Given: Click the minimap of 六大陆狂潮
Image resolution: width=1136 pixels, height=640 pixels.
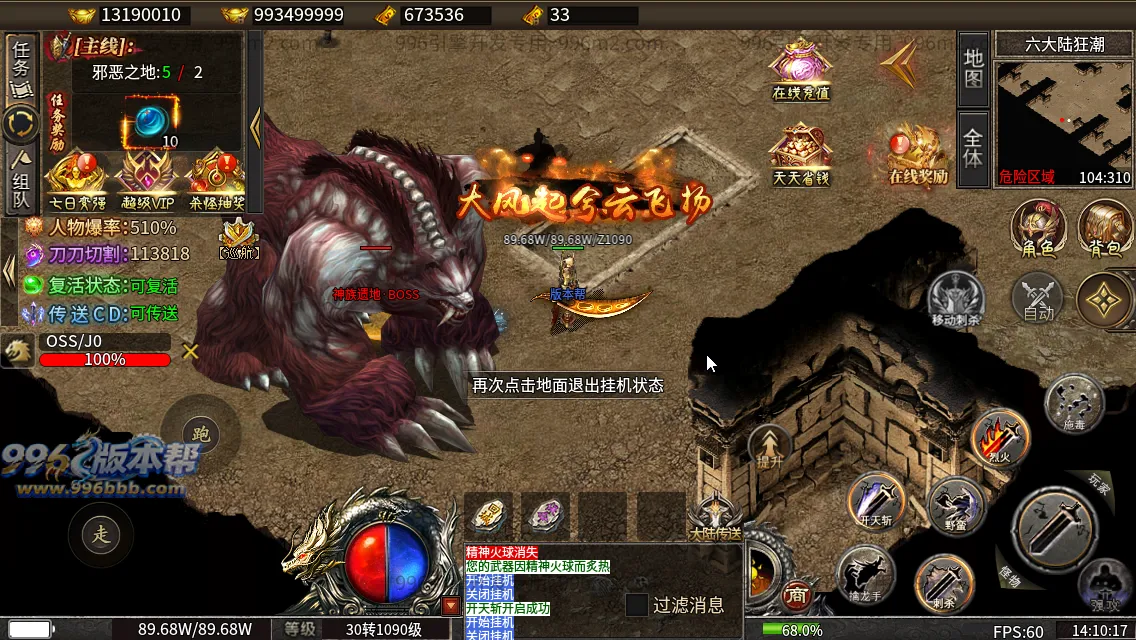Looking at the screenshot, I should [1063, 114].
